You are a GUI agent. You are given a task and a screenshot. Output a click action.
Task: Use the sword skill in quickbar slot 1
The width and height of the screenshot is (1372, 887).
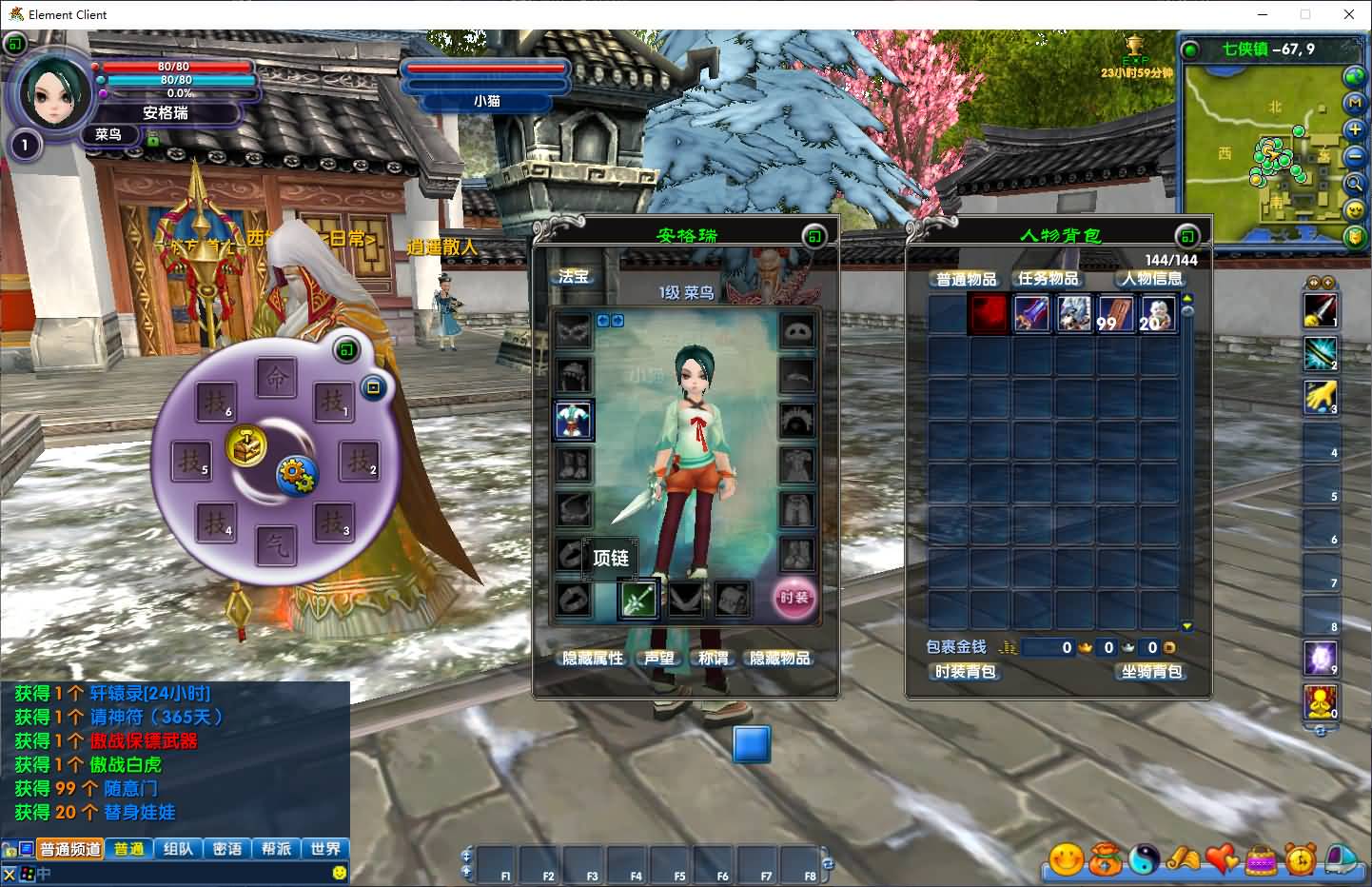pyautogui.click(x=1320, y=311)
